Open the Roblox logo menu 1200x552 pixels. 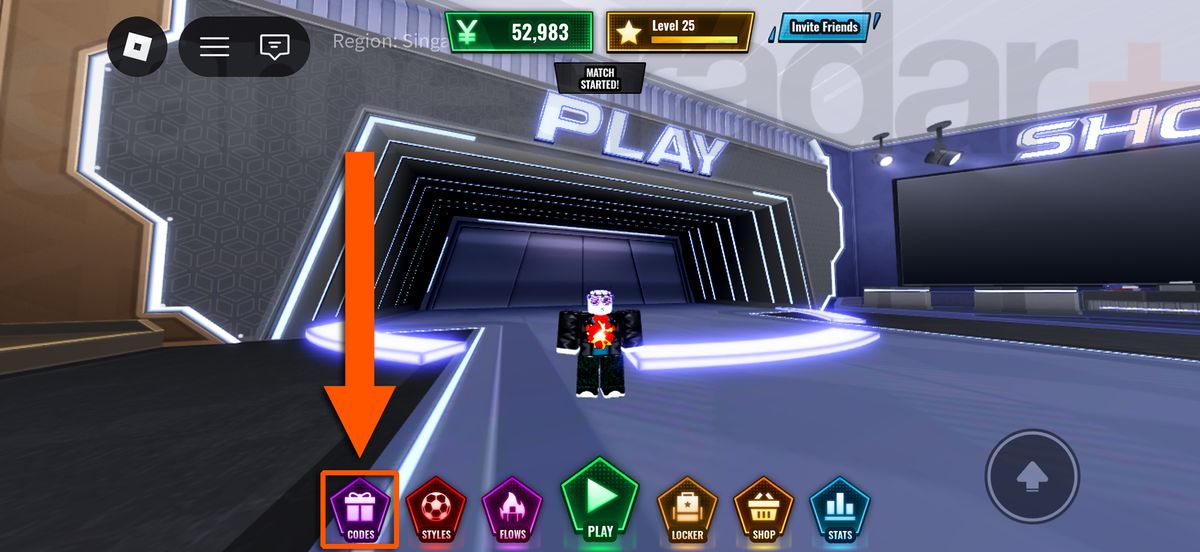tap(137, 47)
